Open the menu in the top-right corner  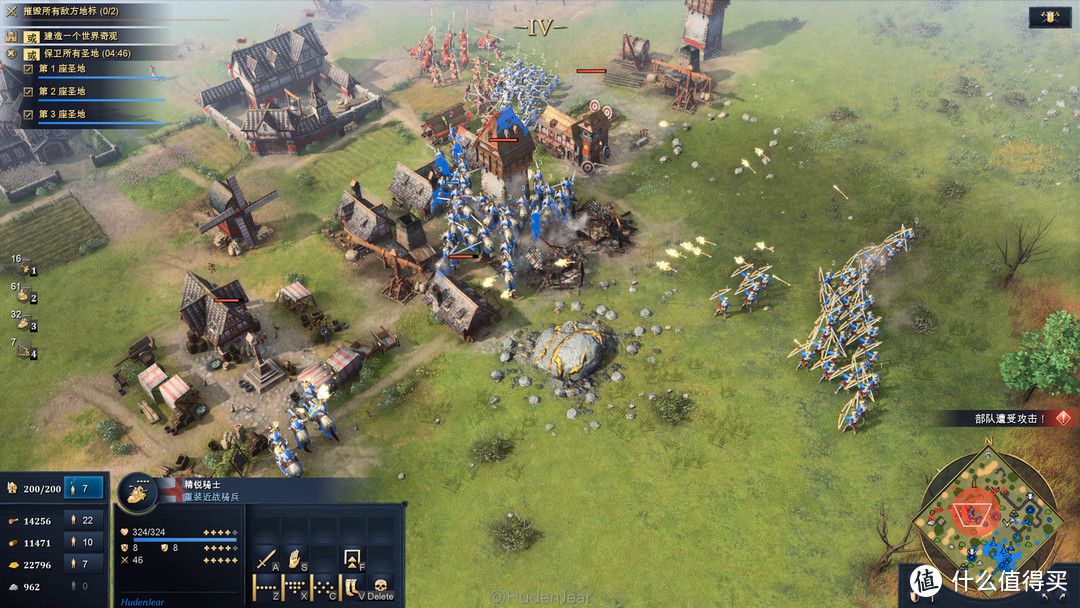pyautogui.click(x=1050, y=17)
